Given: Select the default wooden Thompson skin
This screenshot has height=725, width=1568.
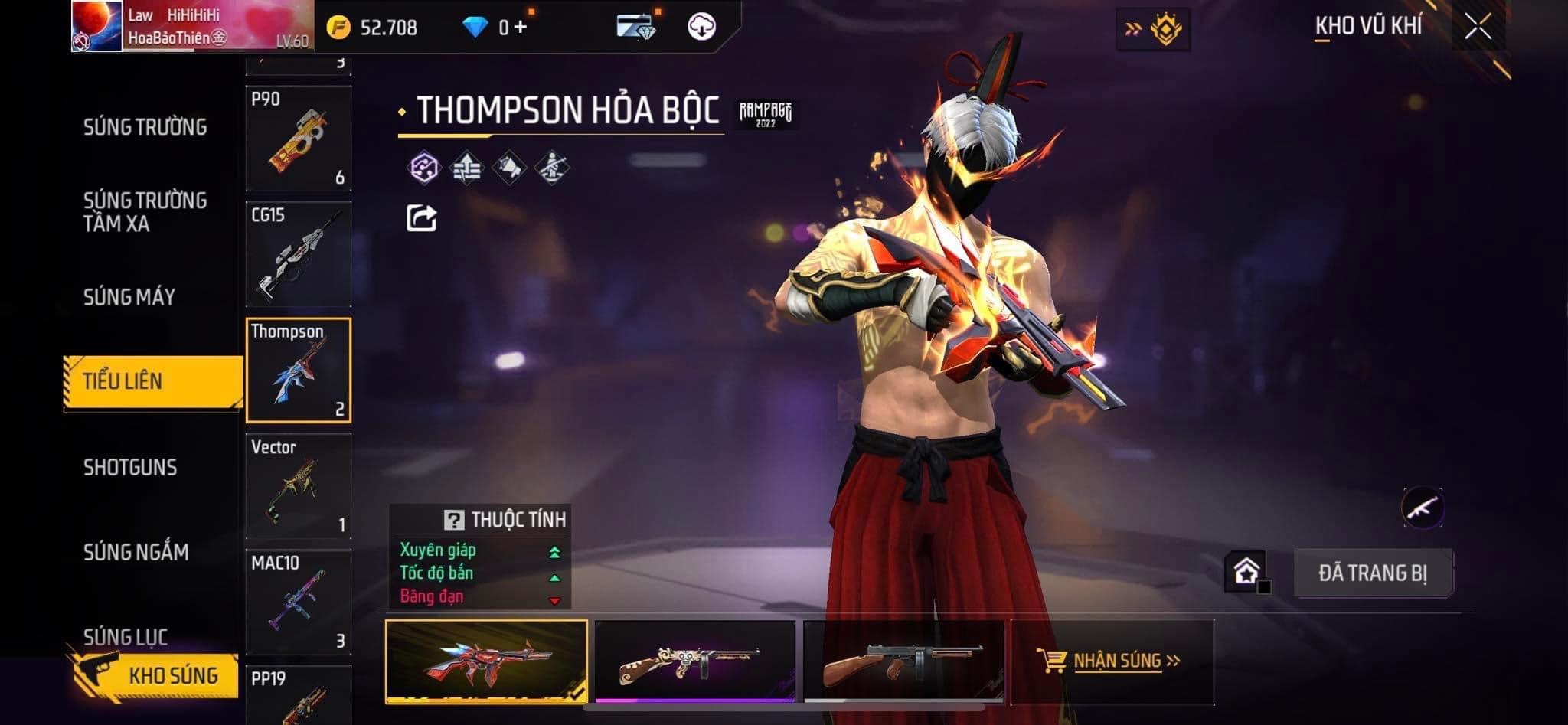Looking at the screenshot, I should point(903,661).
